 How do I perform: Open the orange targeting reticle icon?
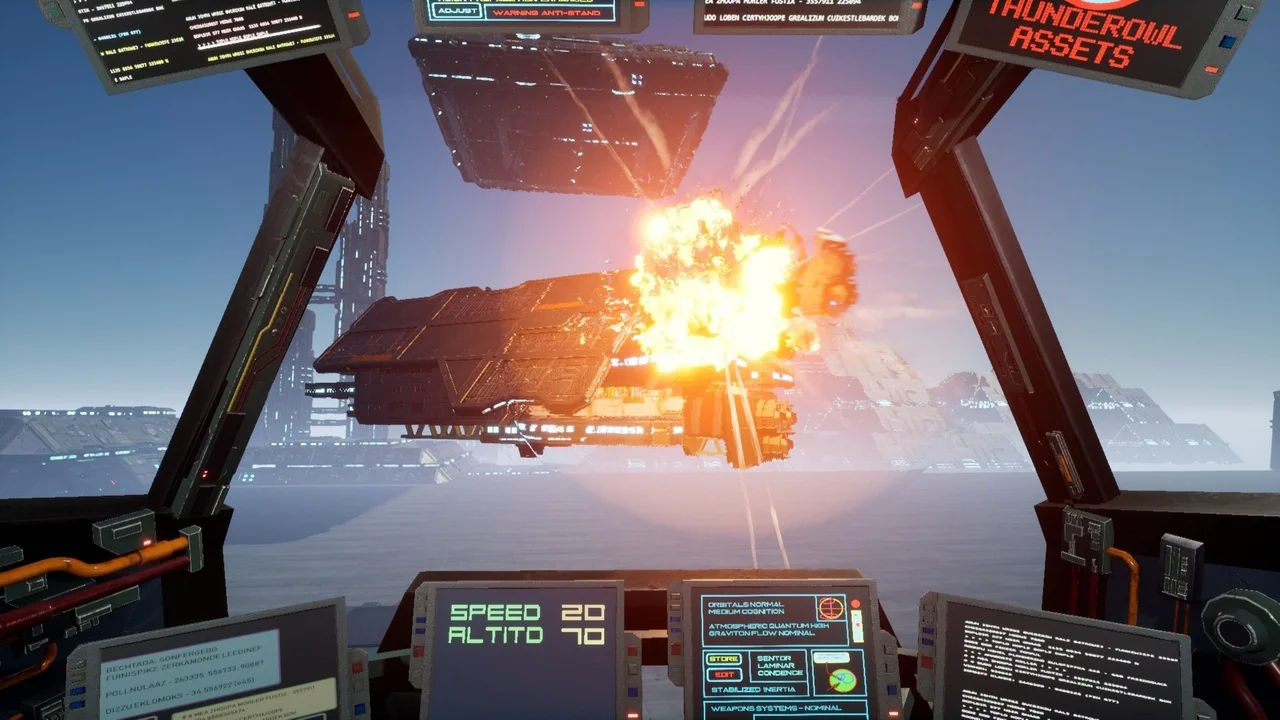pos(831,608)
